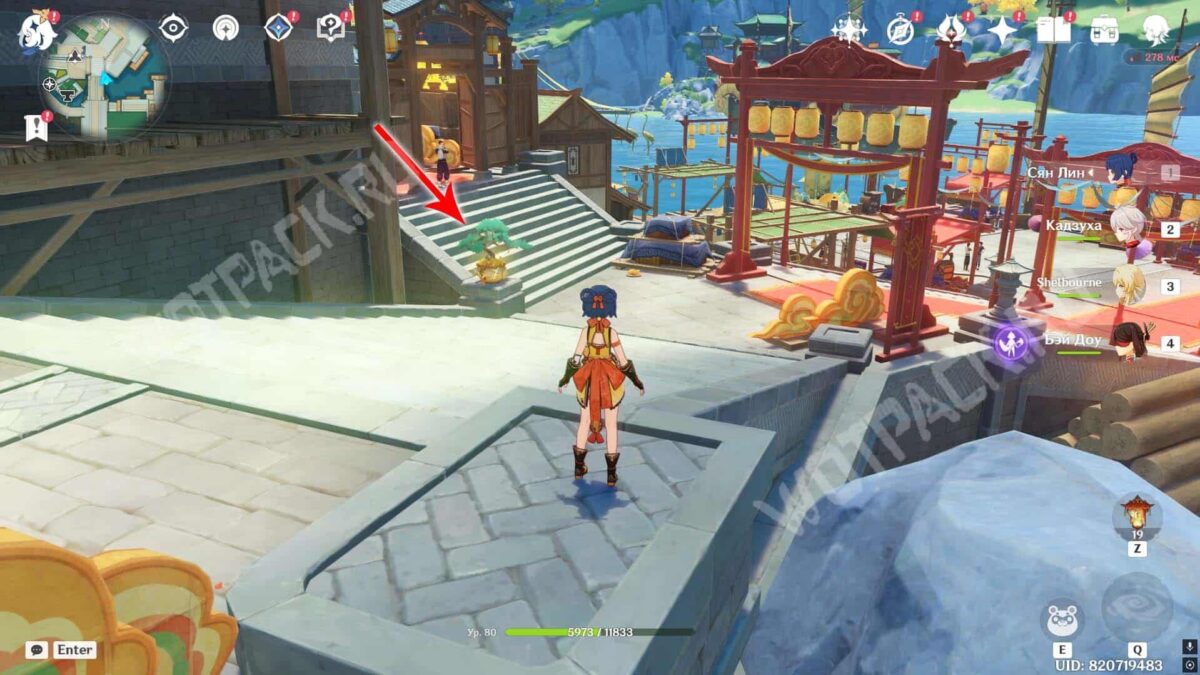Open the Adventurer Handbook book icon
1200x675 pixels.
coord(1053,30)
